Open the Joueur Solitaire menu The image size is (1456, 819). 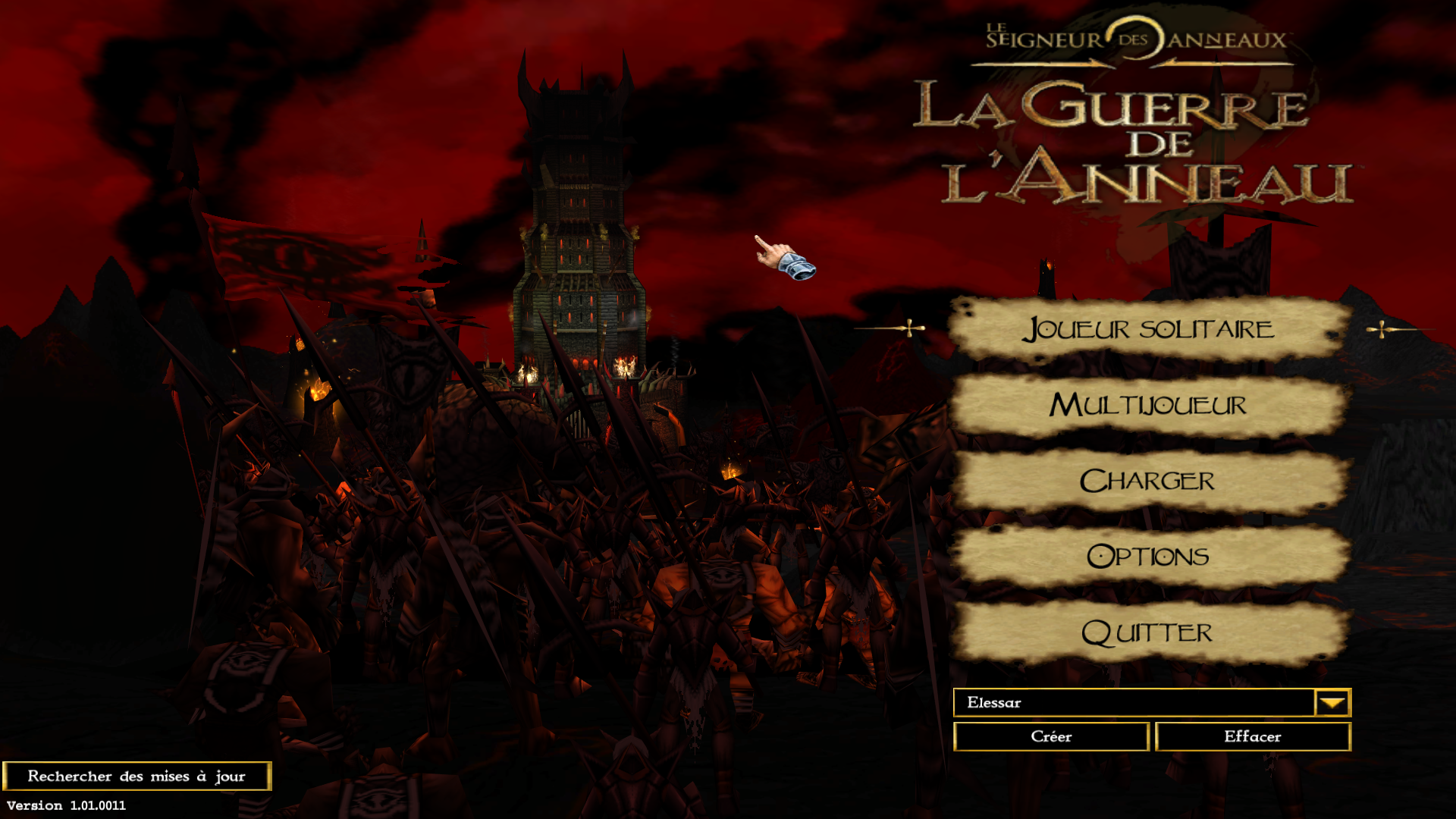(x=1148, y=329)
